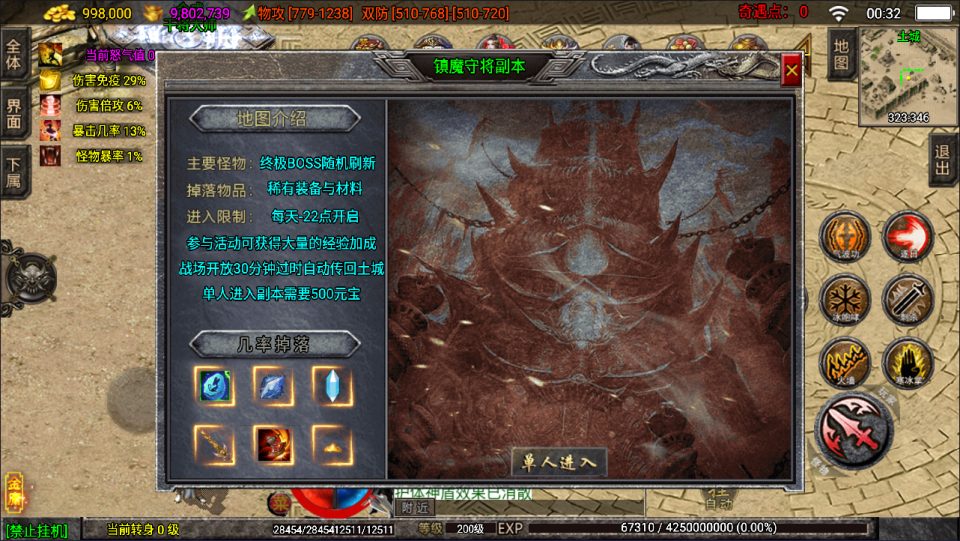Inspect the blue crystal drop item

[332, 385]
